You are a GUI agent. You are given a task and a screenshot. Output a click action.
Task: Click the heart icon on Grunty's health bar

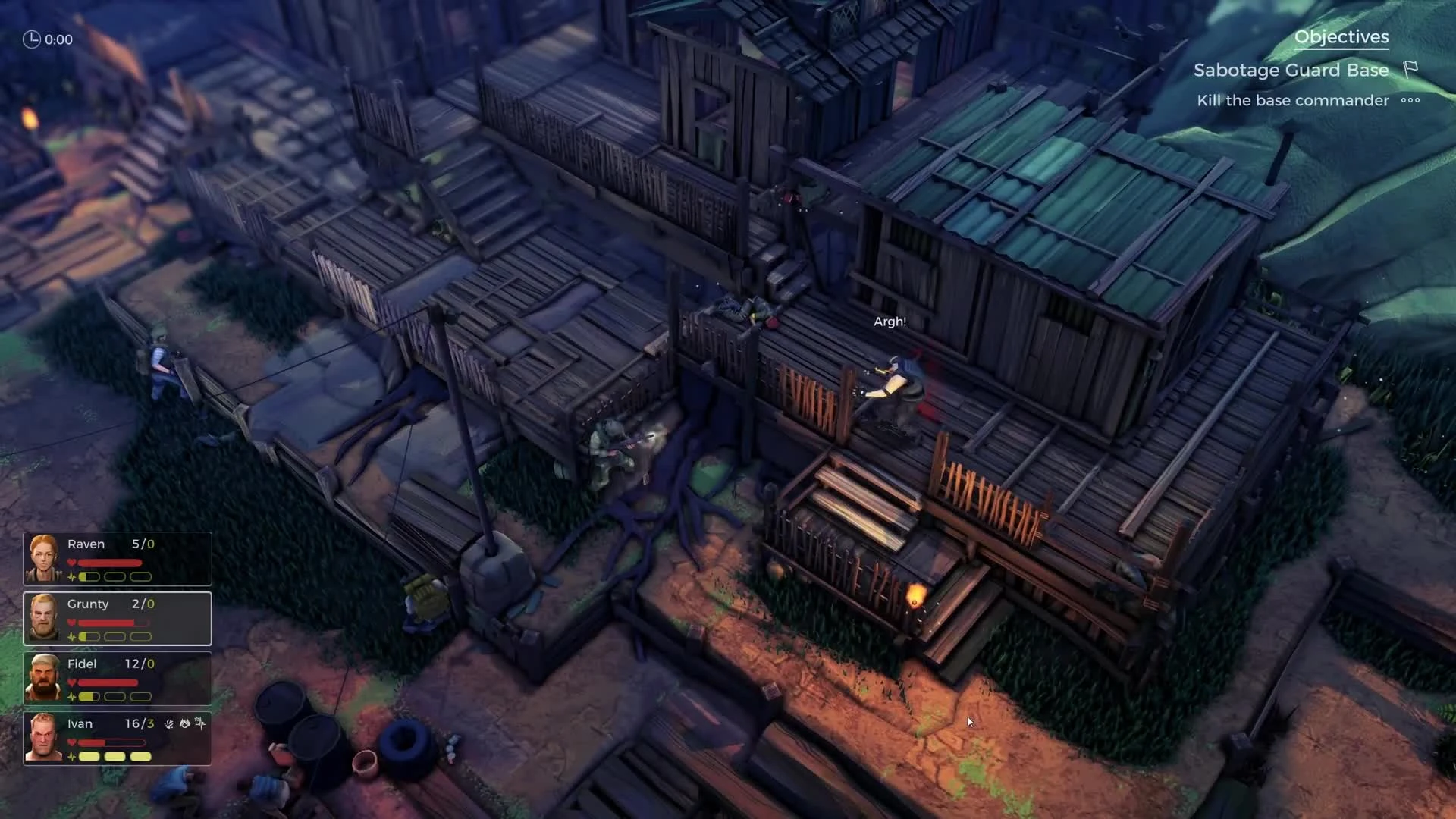pos(71,623)
